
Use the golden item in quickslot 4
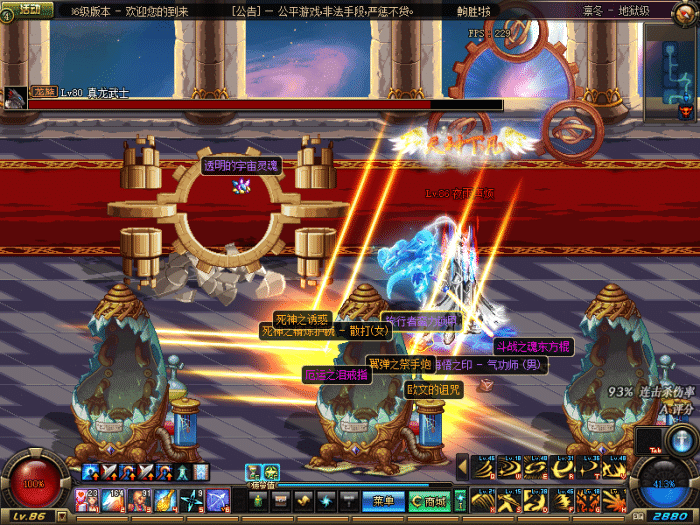[x=165, y=498]
